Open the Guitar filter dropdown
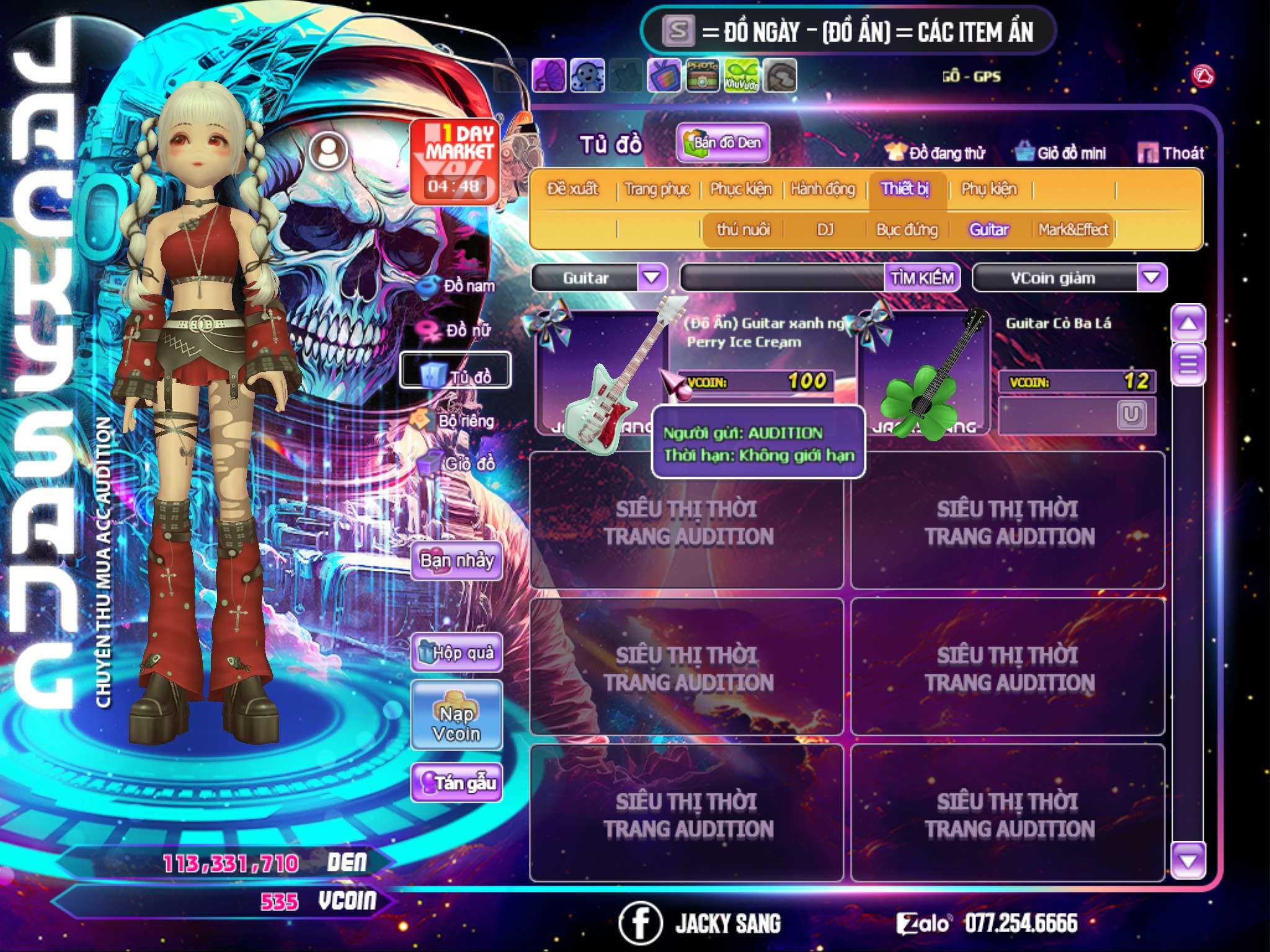This screenshot has height=952, width=1270. pos(652,277)
